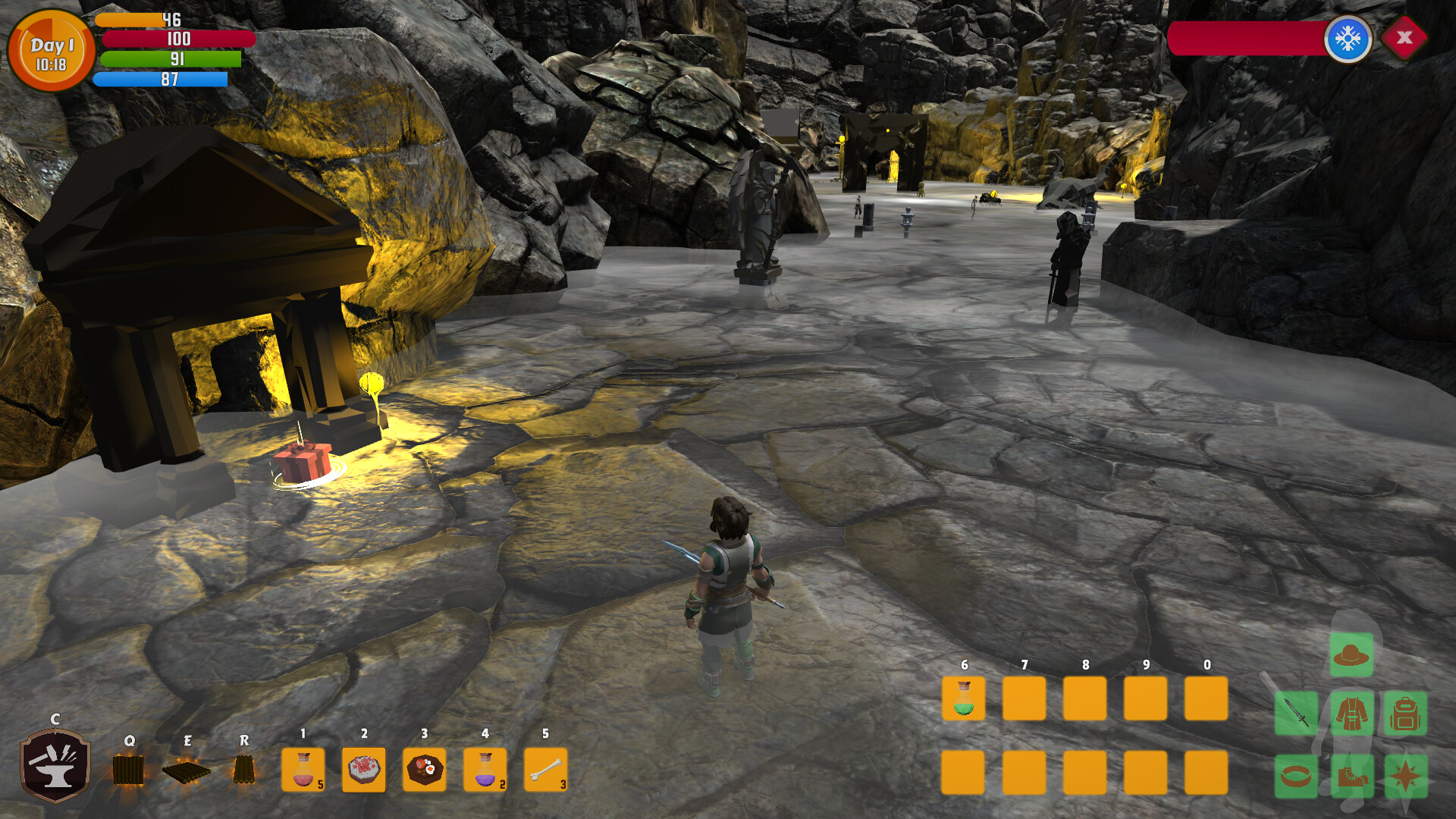Screen dimensions: 1456x819
Task: Select the equipped sword weapon slot
Action: click(1296, 714)
